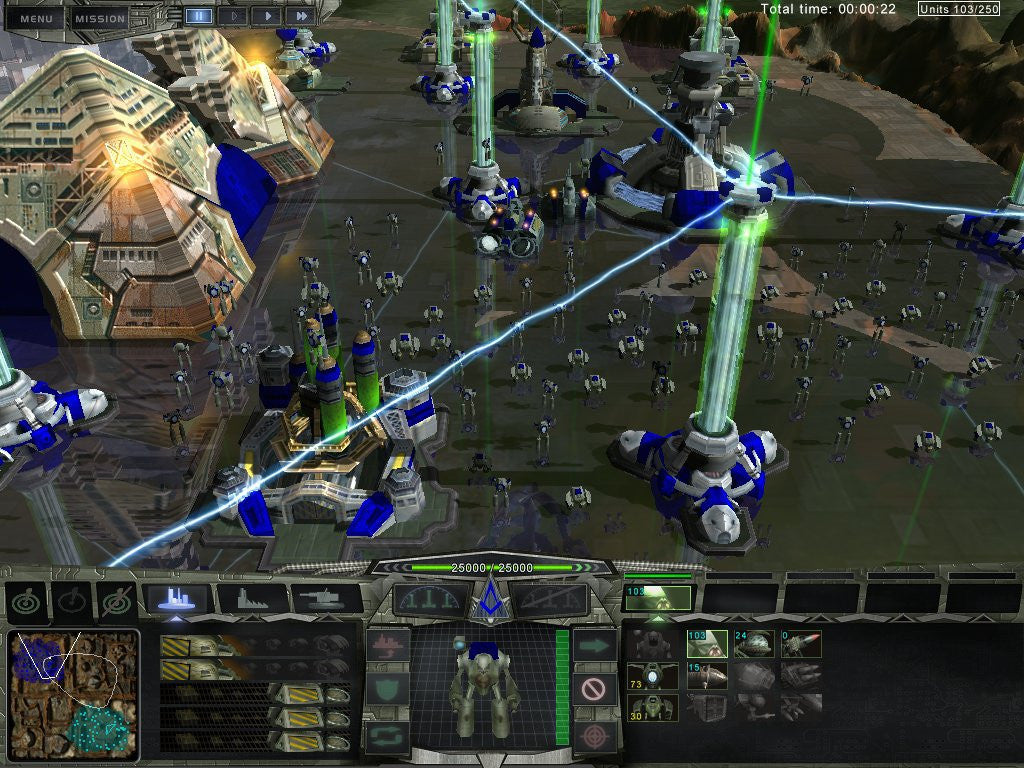Set game speed to fast-forward double arrows
This screenshot has height=768, width=1024.
click(297, 16)
